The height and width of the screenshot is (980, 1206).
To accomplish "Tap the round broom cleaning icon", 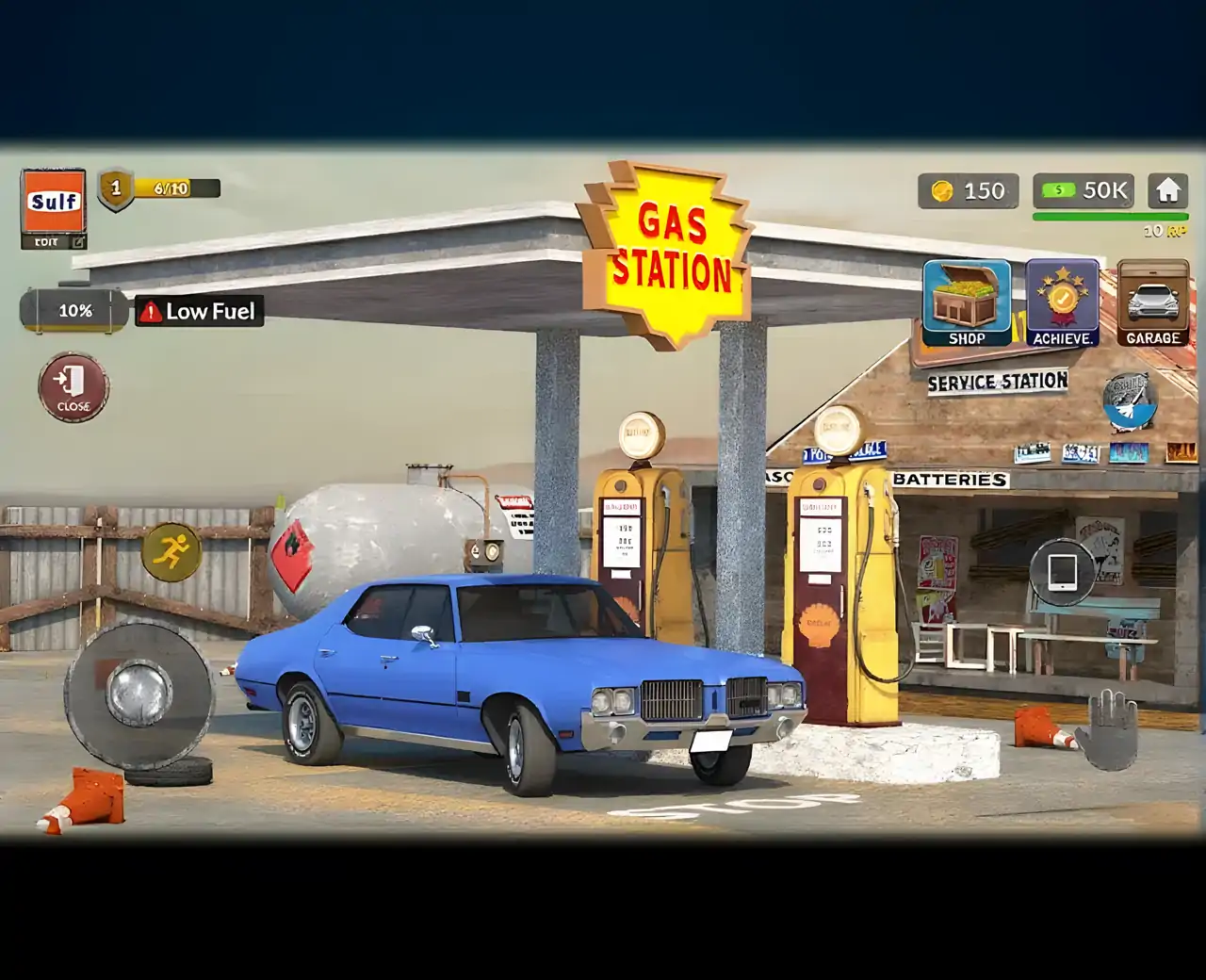I will (x=1130, y=400).
